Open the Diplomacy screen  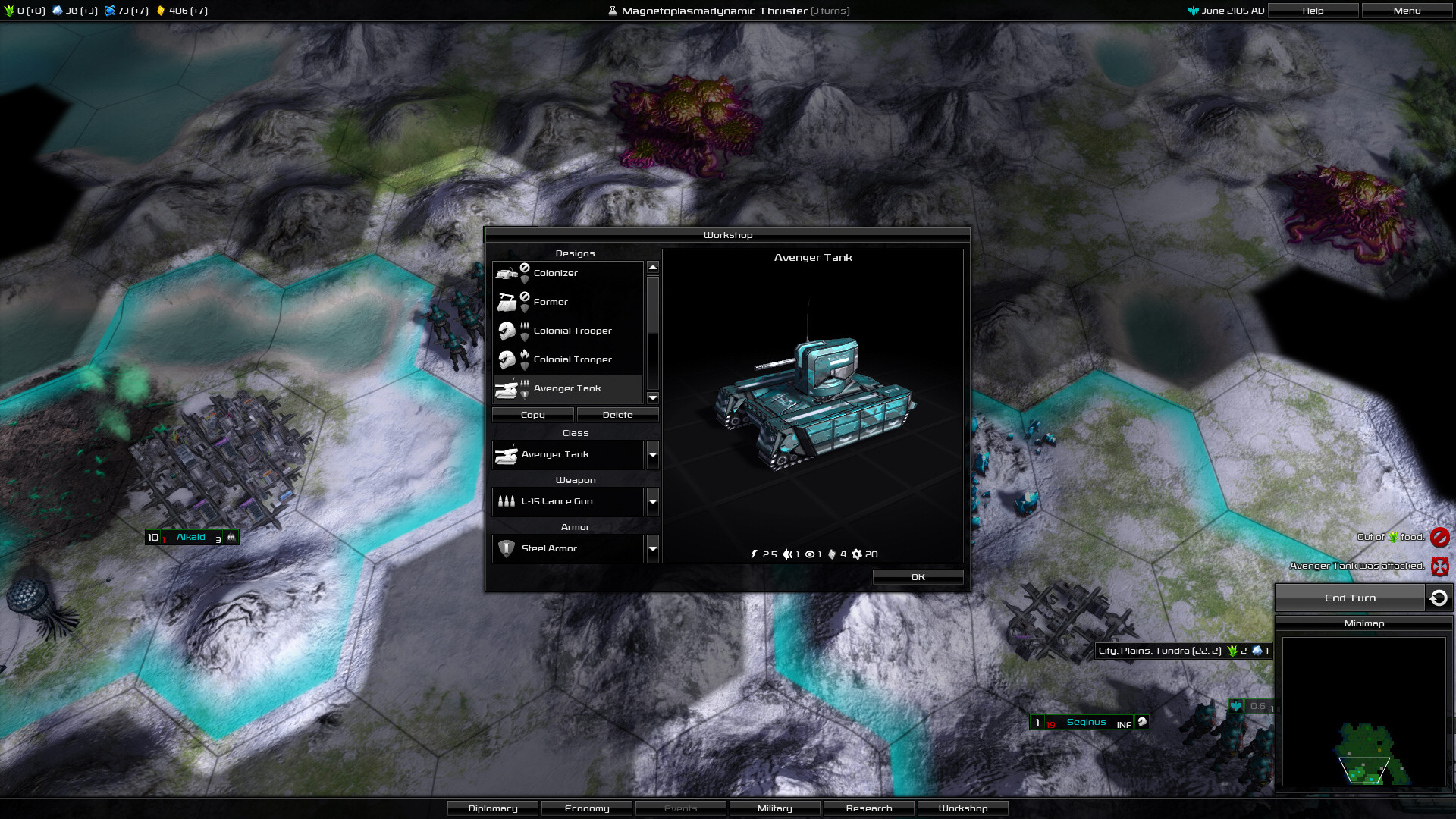point(493,808)
